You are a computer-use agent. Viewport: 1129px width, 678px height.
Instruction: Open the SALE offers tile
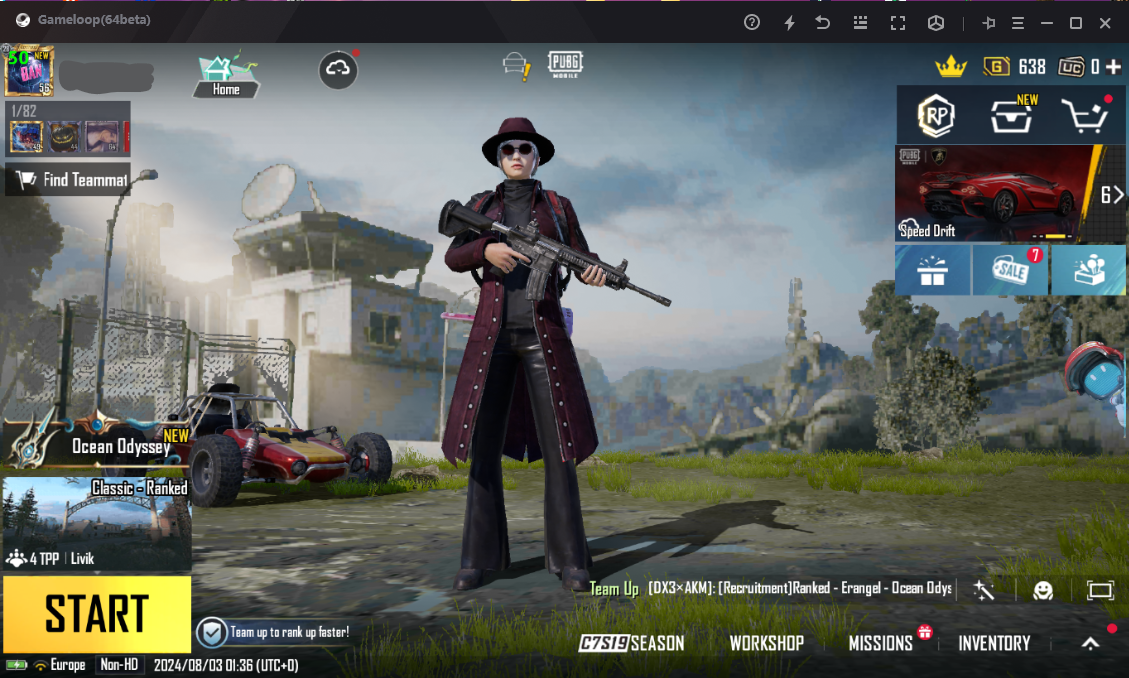(1010, 271)
